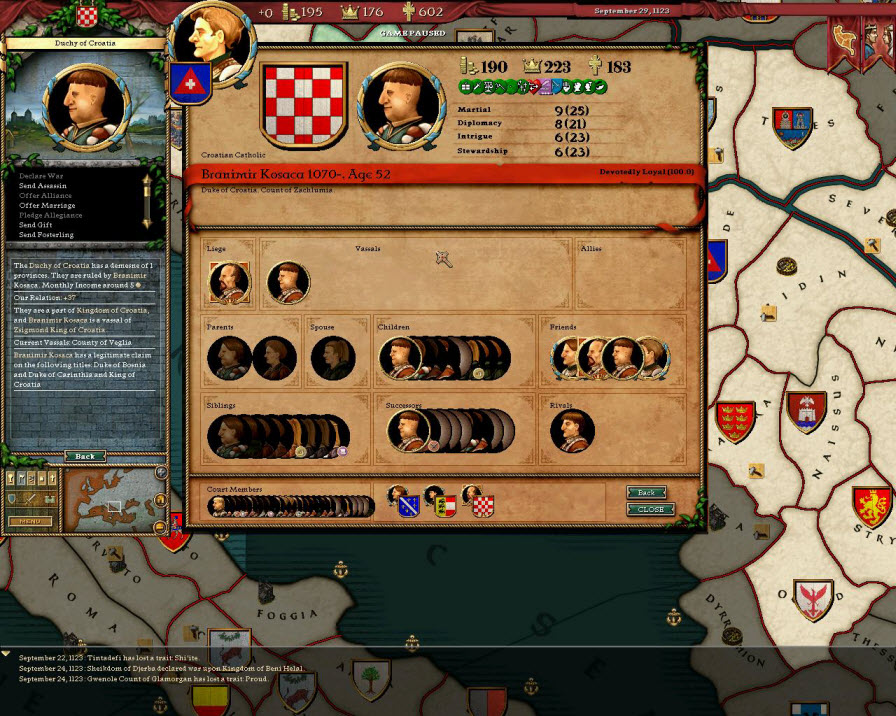View the spouse's character portrait

(x=333, y=357)
